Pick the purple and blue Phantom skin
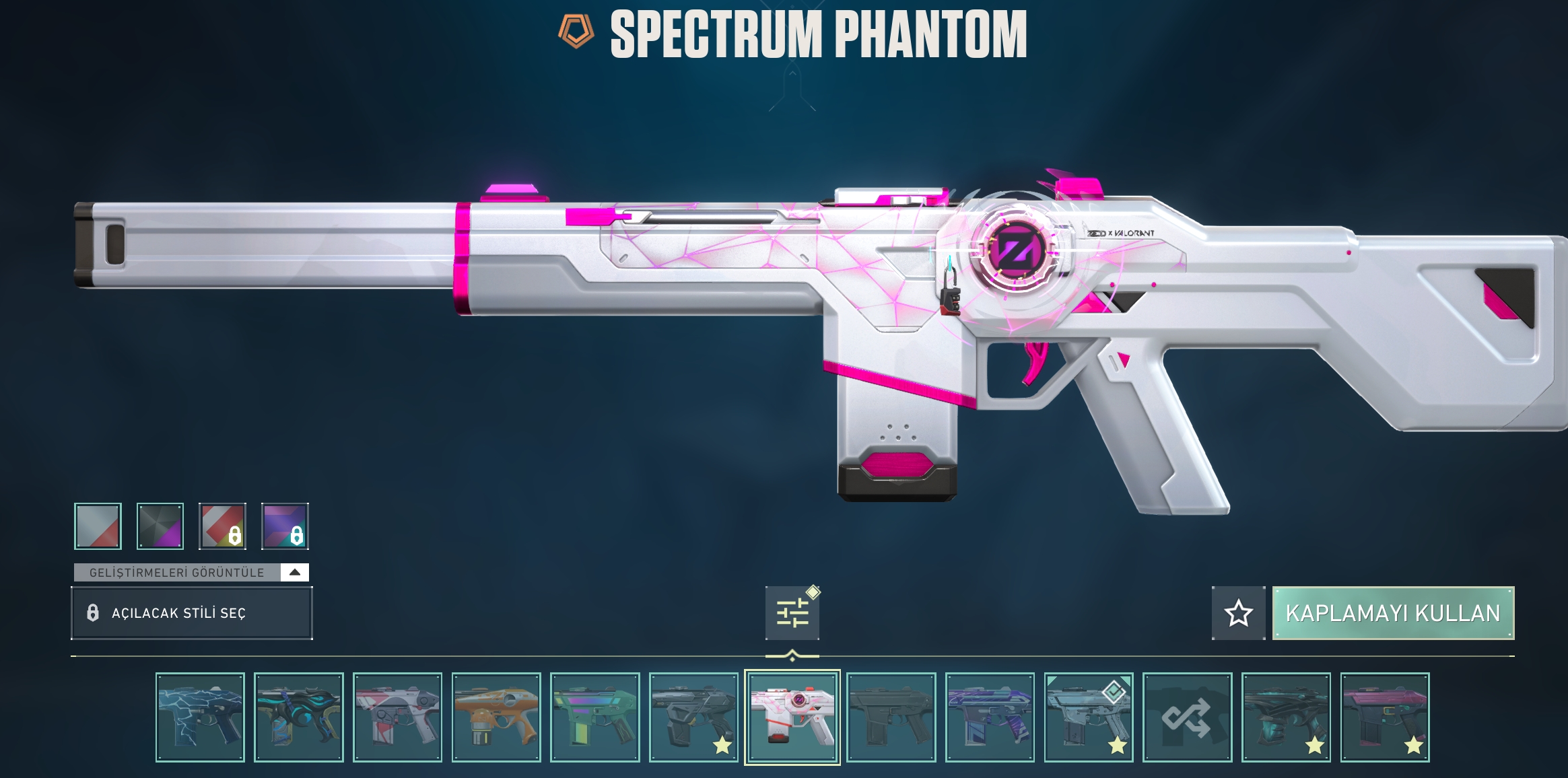The height and width of the screenshot is (778, 1568). click(990, 717)
